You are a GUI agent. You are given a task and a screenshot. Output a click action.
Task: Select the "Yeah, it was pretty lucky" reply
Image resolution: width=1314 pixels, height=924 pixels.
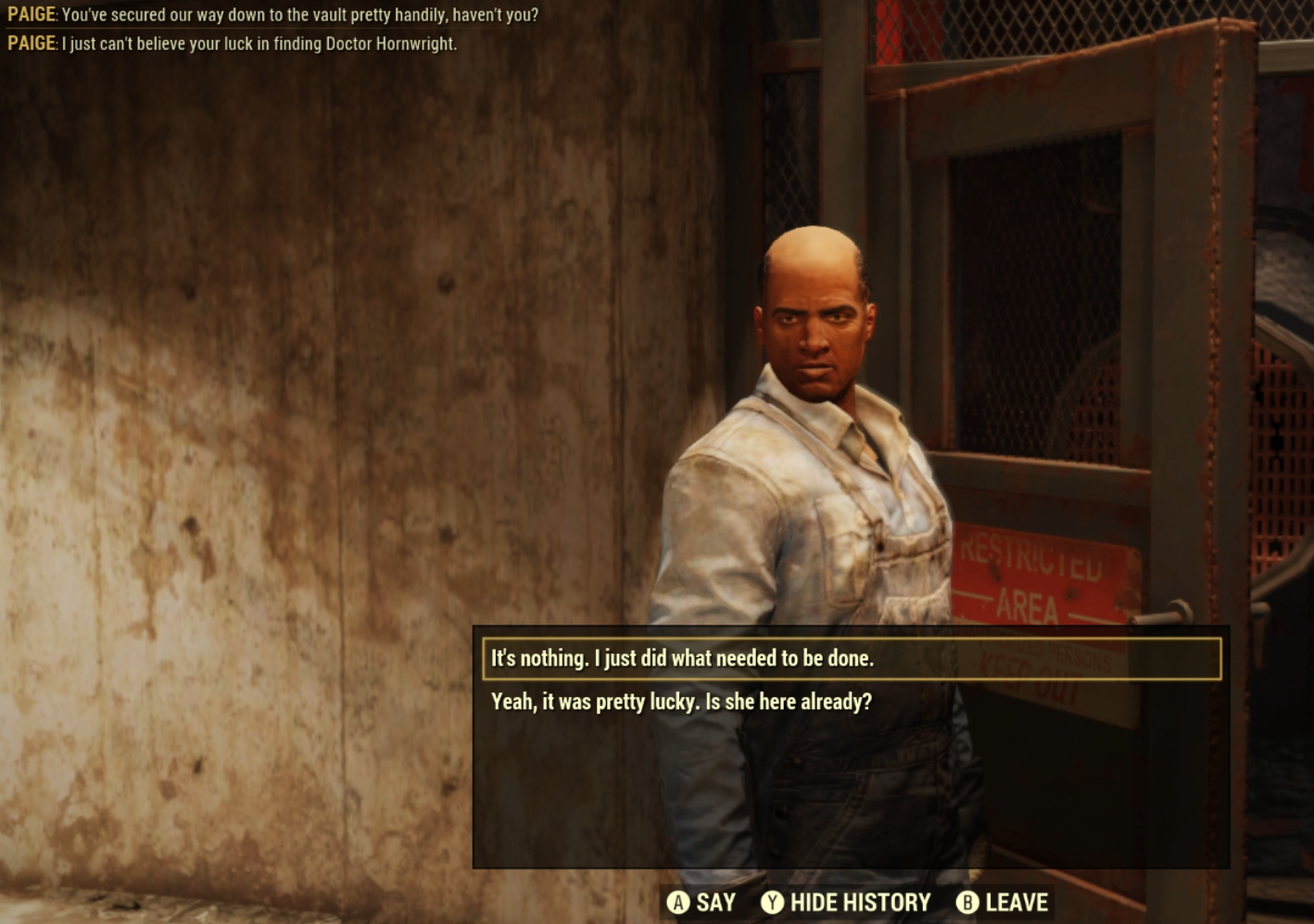coord(681,702)
